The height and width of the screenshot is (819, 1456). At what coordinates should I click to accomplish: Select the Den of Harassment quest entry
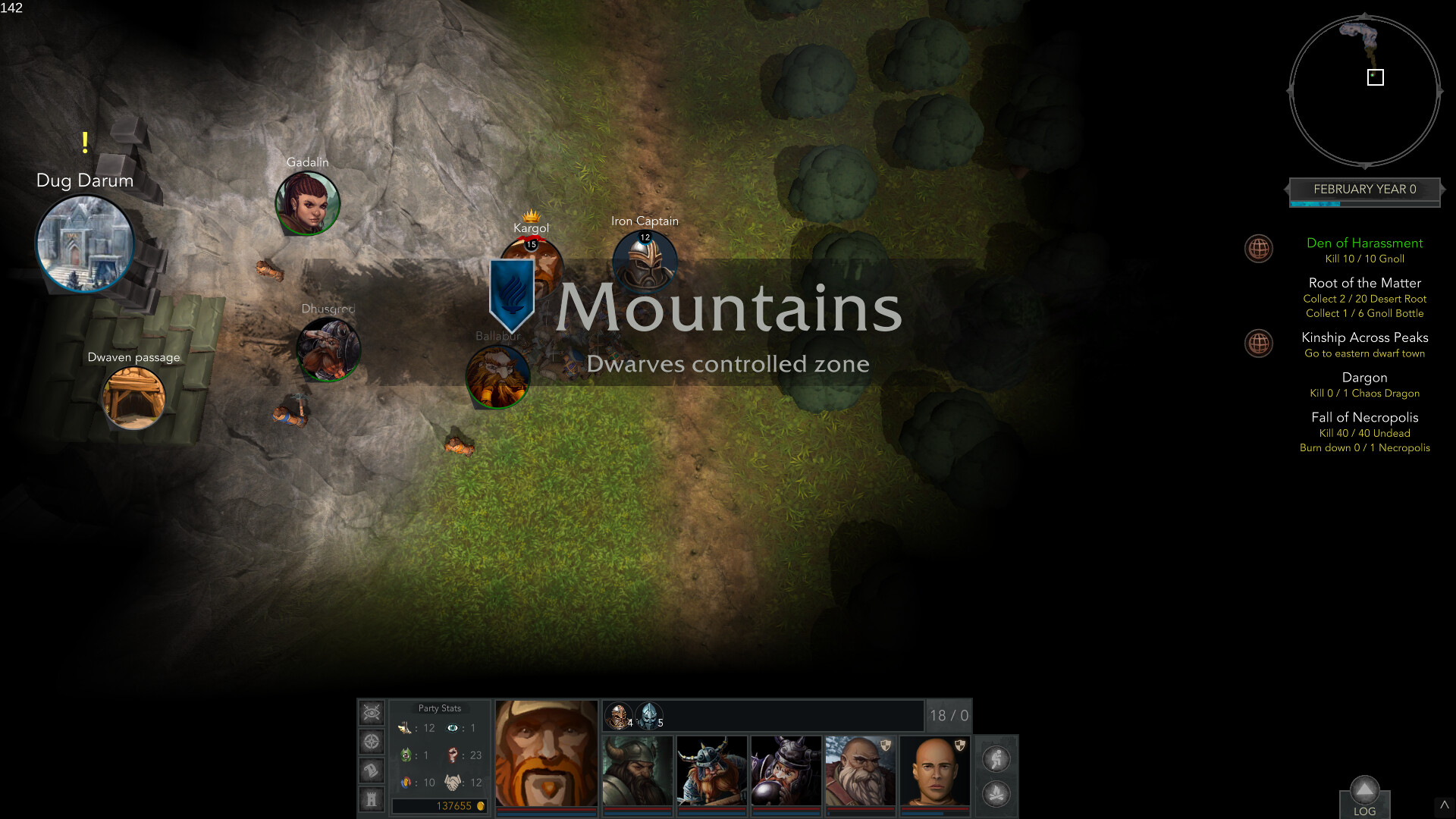tap(1365, 243)
